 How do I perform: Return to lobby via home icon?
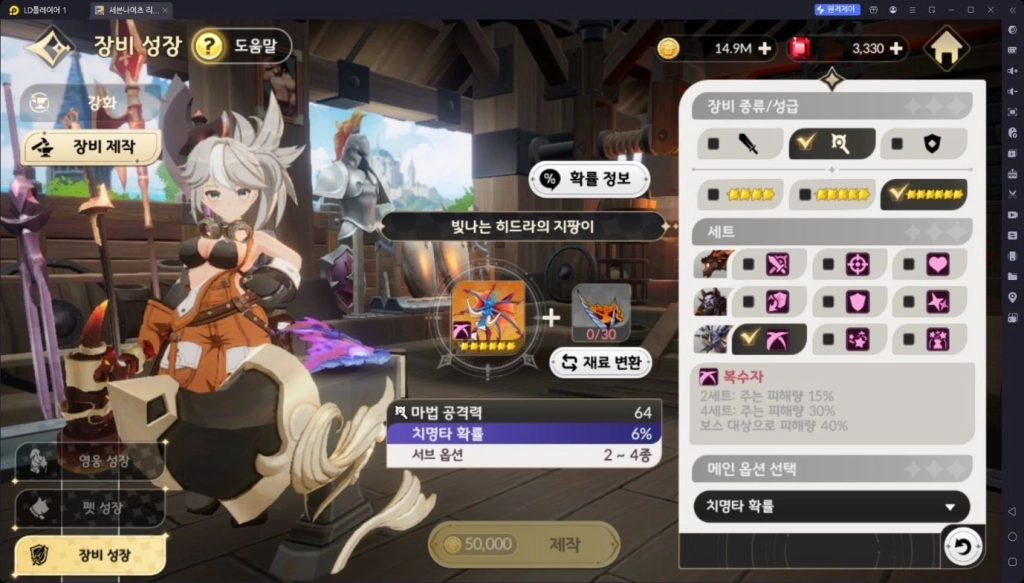946,48
